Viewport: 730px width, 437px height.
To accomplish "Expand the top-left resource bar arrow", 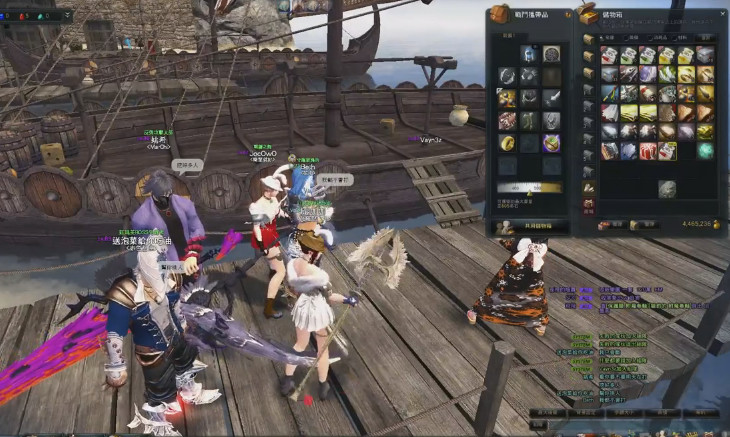I will [x=69, y=15].
